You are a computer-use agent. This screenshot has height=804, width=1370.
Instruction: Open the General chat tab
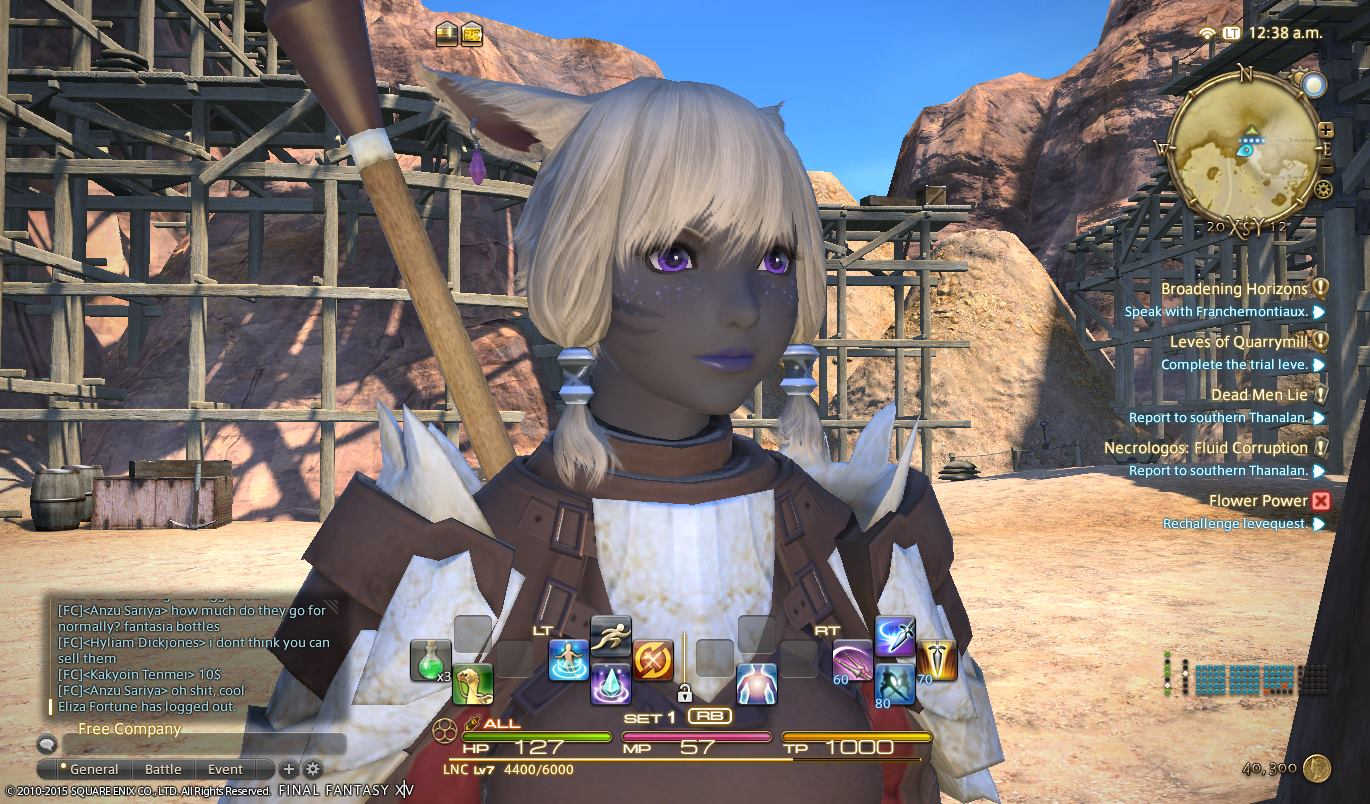94,769
